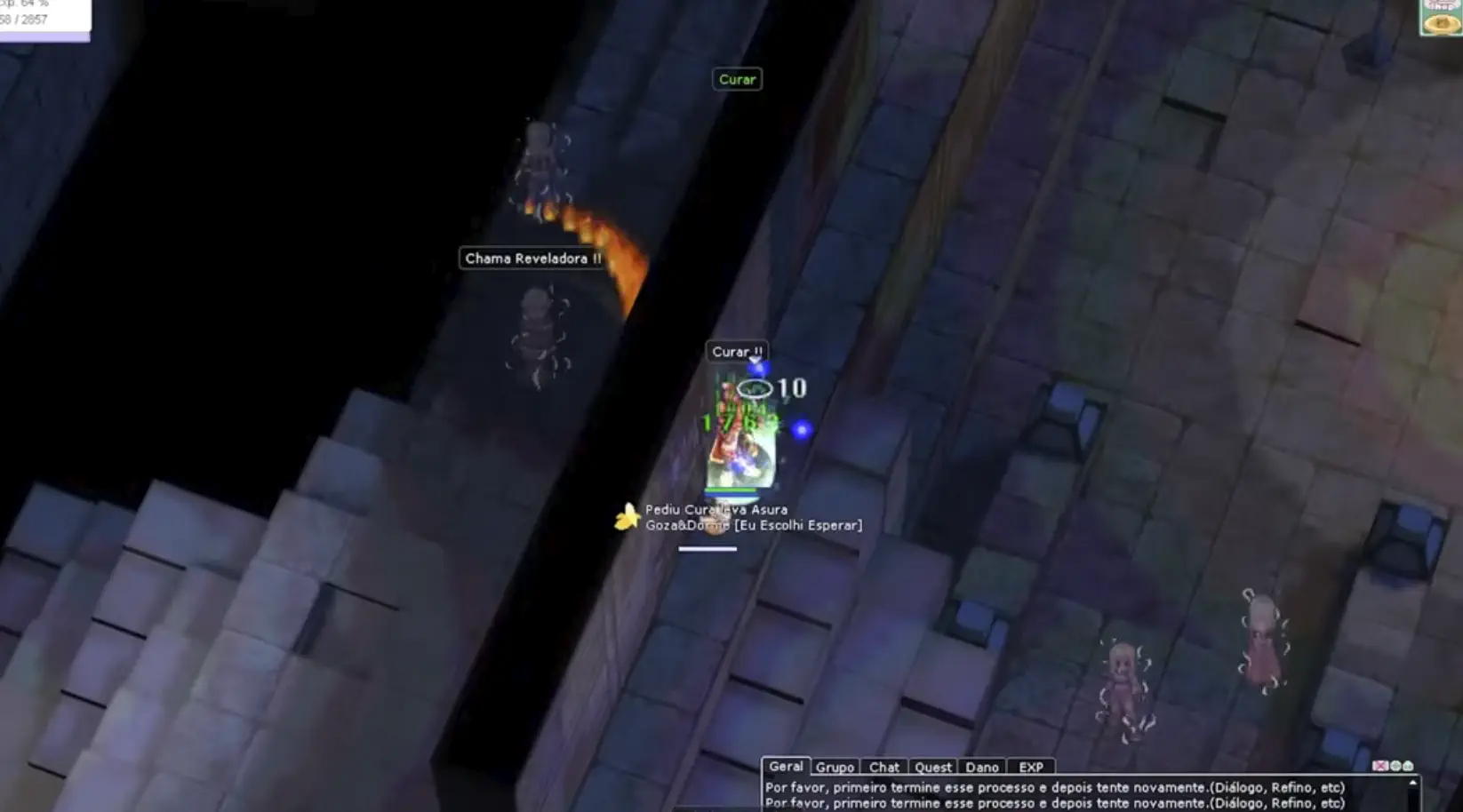Viewport: 1463px width, 812px height.
Task: Click the scroll-up arrow on the chat scrollbar
Action: 1413,781
